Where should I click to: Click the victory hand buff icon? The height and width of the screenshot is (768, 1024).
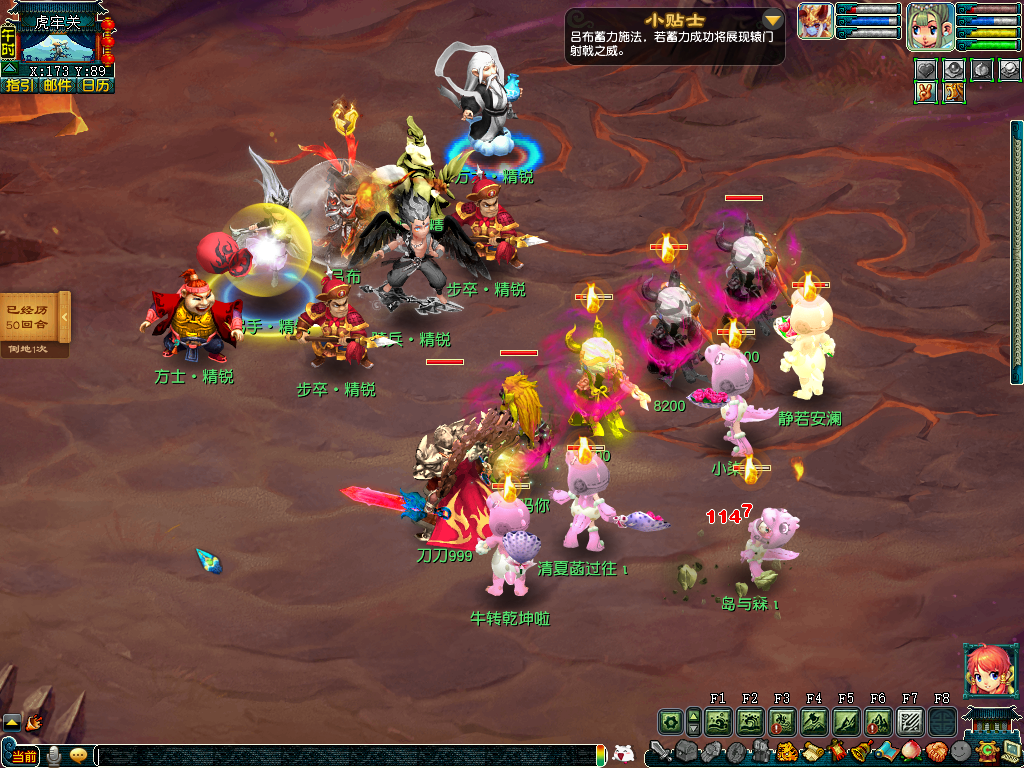(x=927, y=92)
